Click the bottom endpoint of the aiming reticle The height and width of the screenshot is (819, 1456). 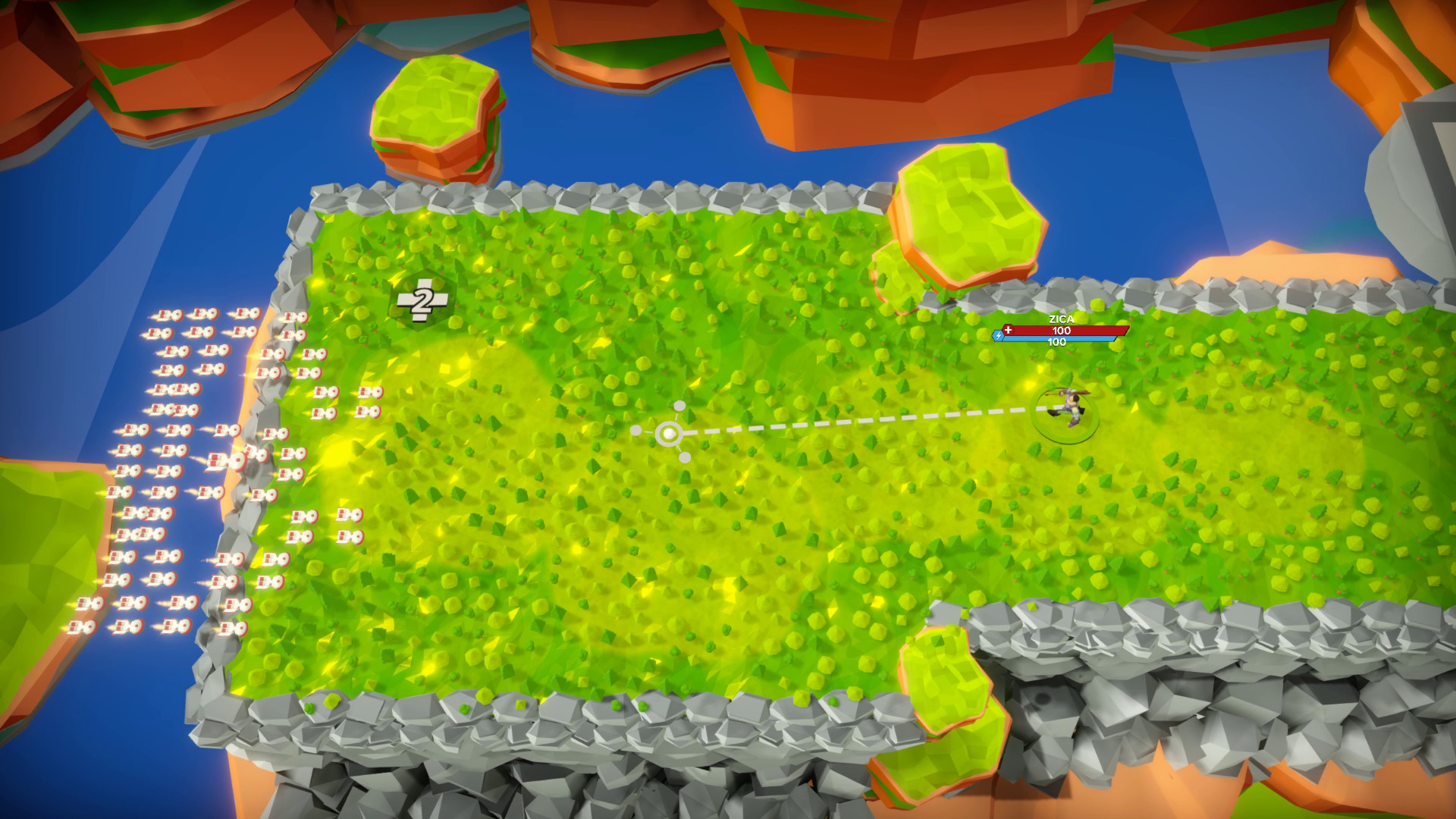tap(685, 457)
